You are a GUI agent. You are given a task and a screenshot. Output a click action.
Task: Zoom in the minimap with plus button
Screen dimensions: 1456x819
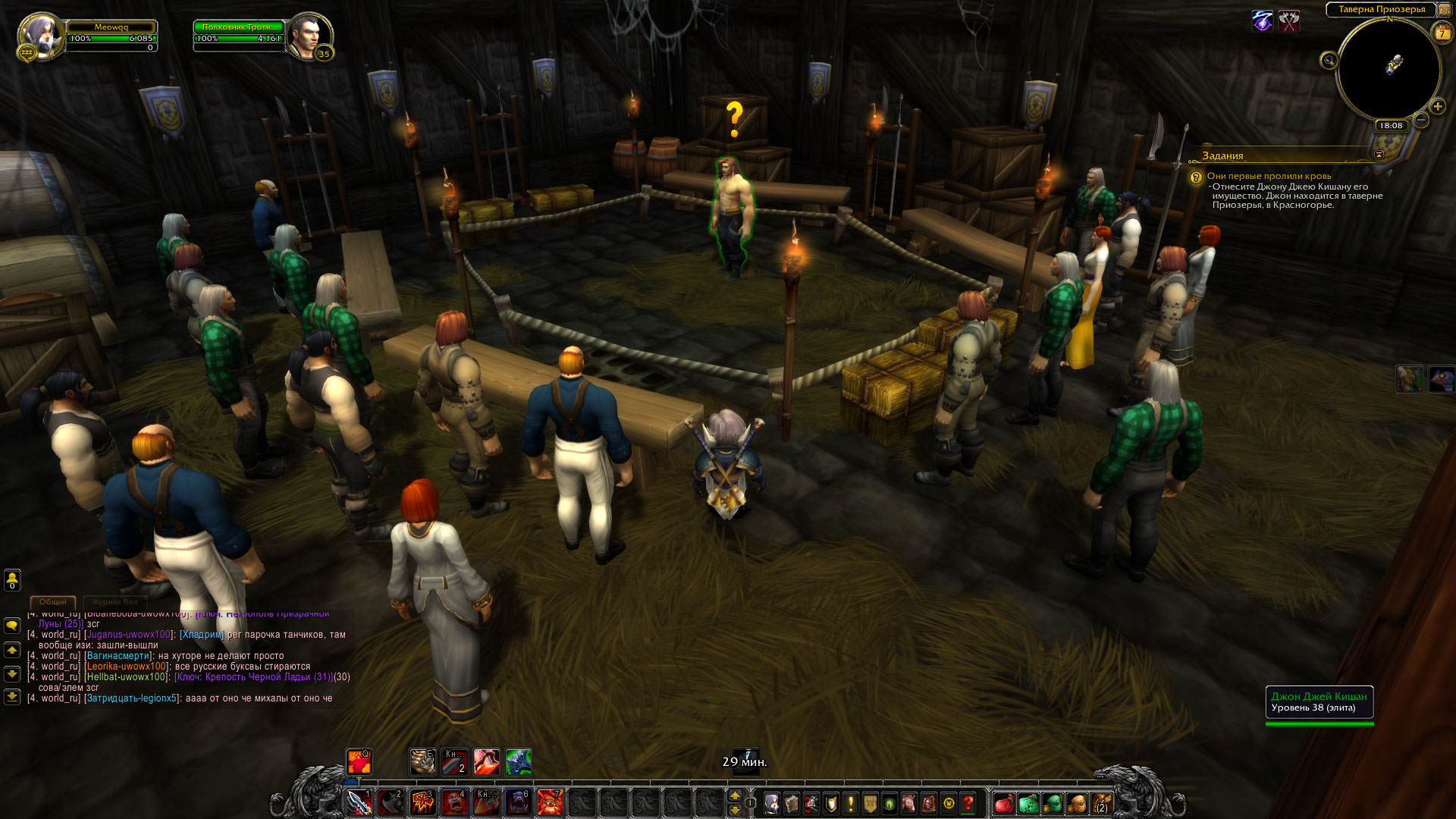(1437, 106)
